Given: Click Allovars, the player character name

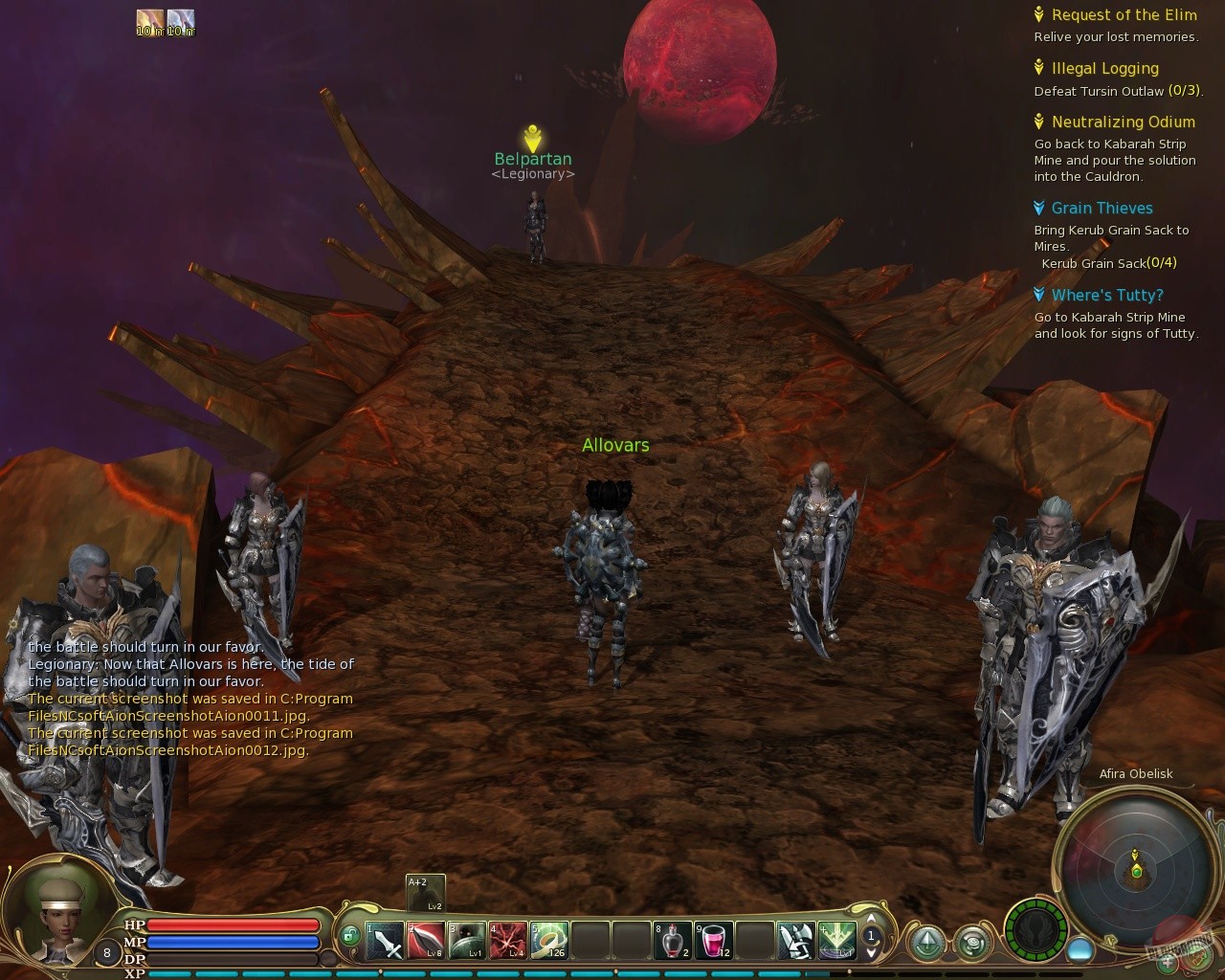Looking at the screenshot, I should tap(615, 445).
